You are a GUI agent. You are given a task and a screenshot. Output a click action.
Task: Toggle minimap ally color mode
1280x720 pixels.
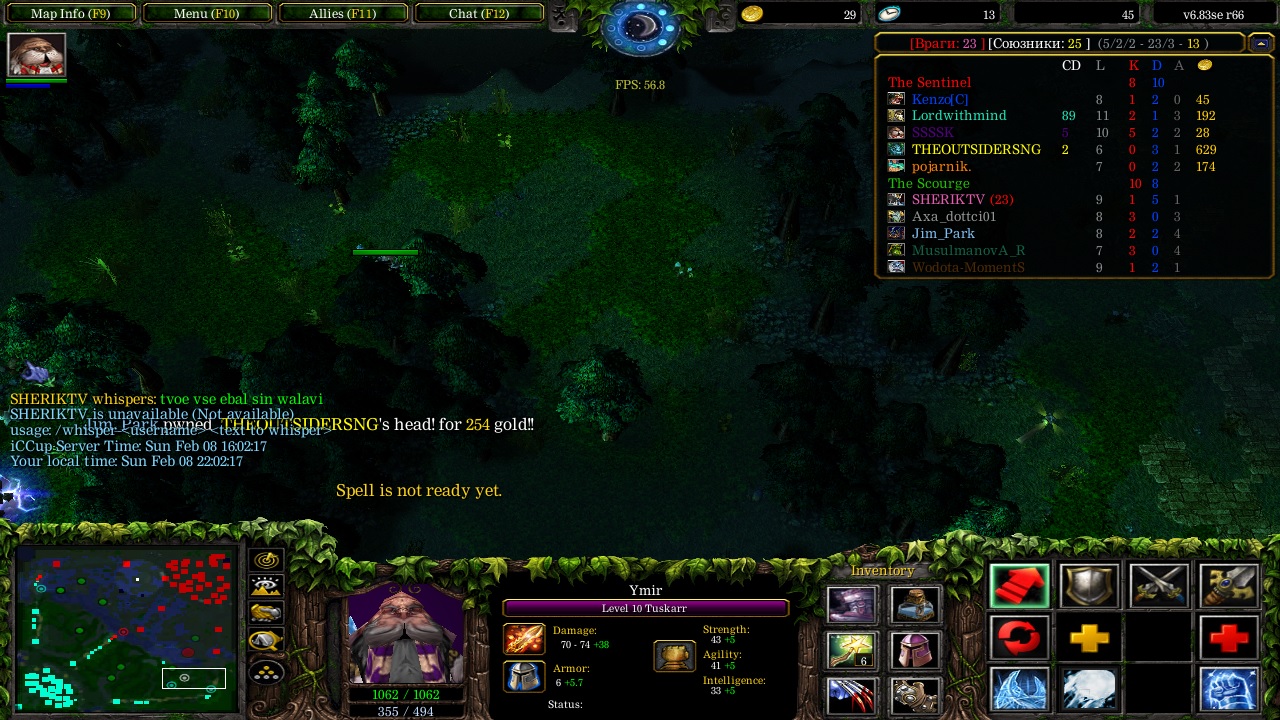[266, 614]
